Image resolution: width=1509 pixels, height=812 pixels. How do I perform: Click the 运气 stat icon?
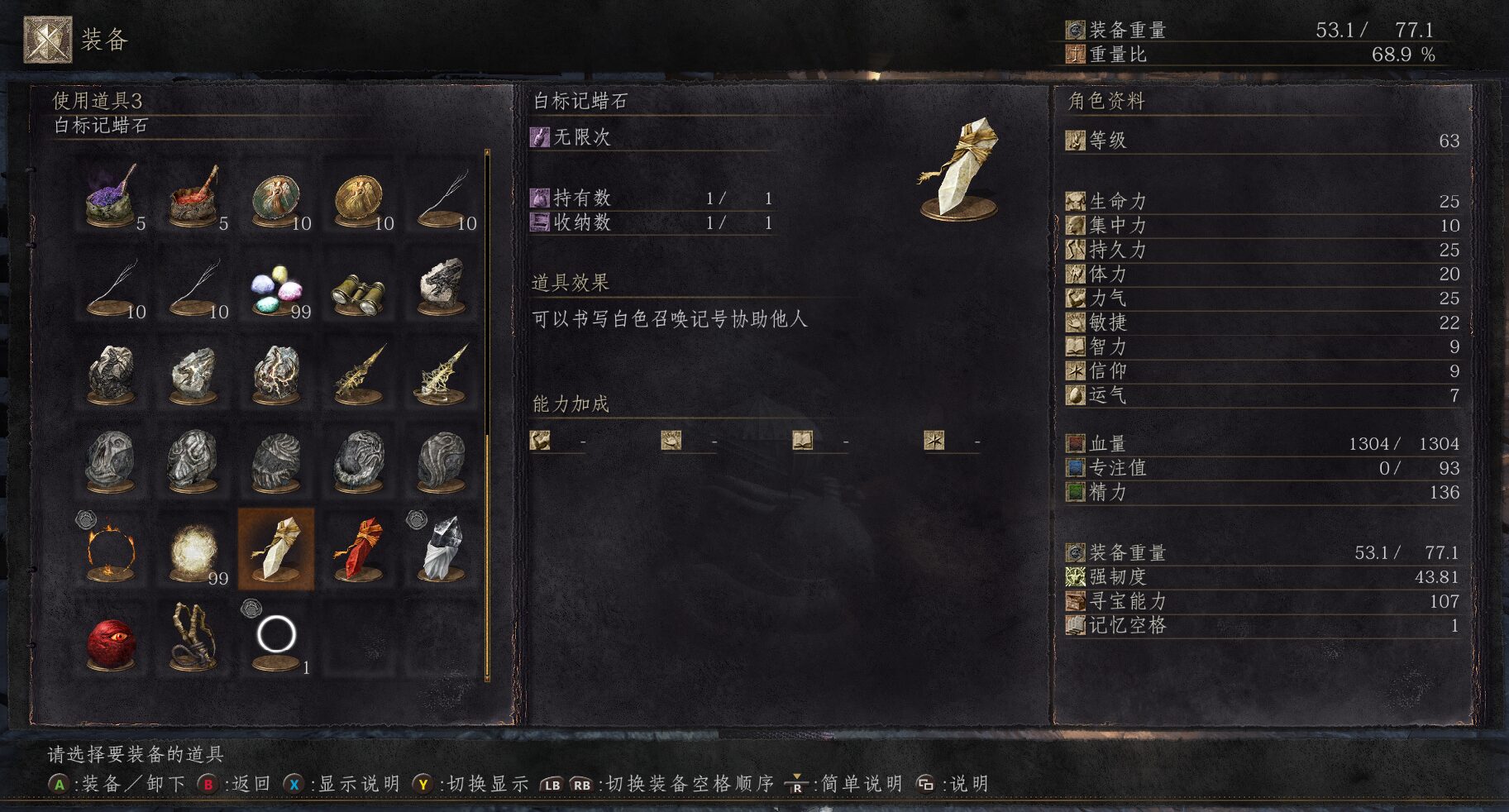pyautogui.click(x=1077, y=397)
